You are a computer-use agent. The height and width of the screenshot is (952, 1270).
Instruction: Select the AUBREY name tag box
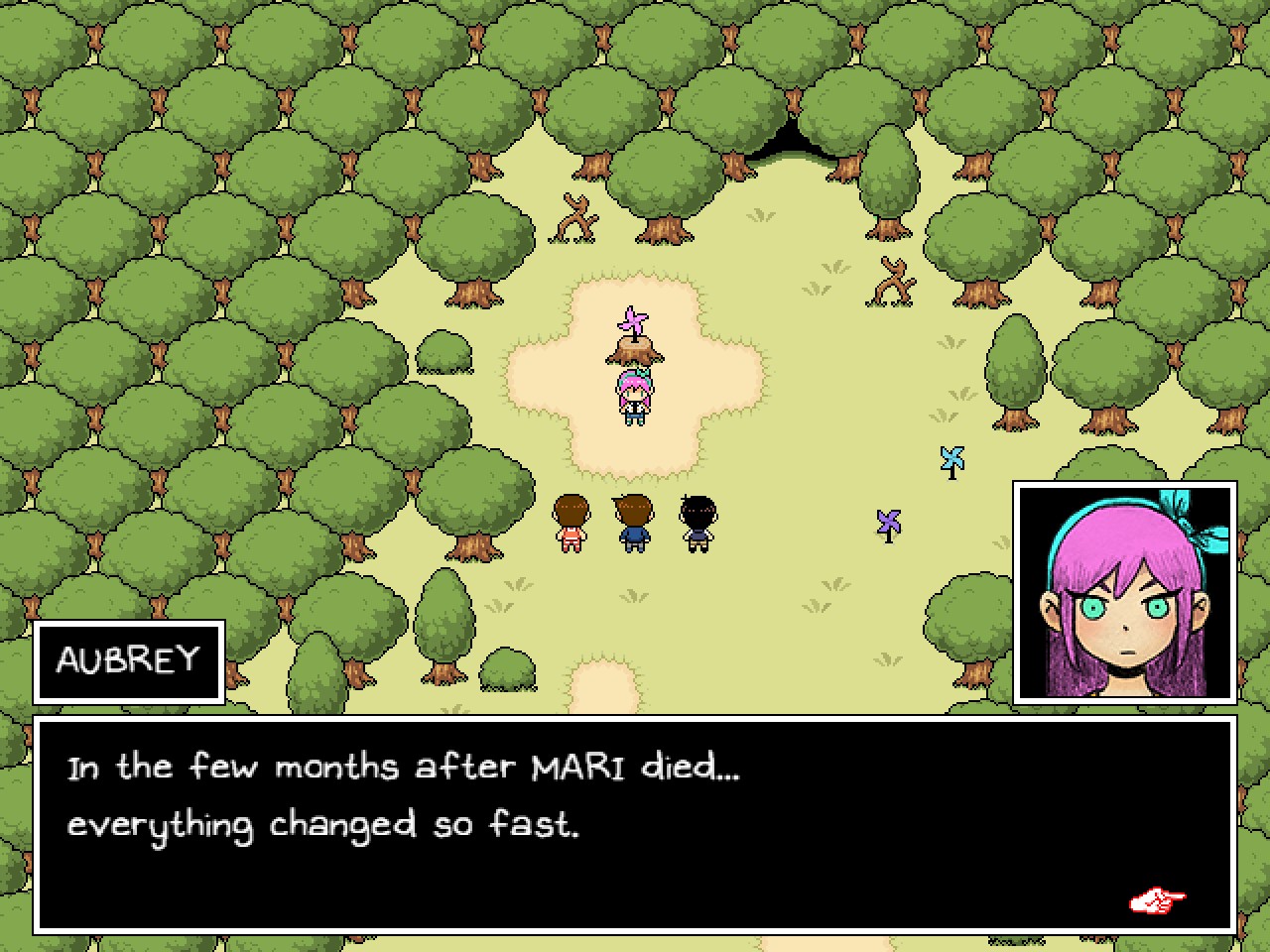tap(129, 660)
